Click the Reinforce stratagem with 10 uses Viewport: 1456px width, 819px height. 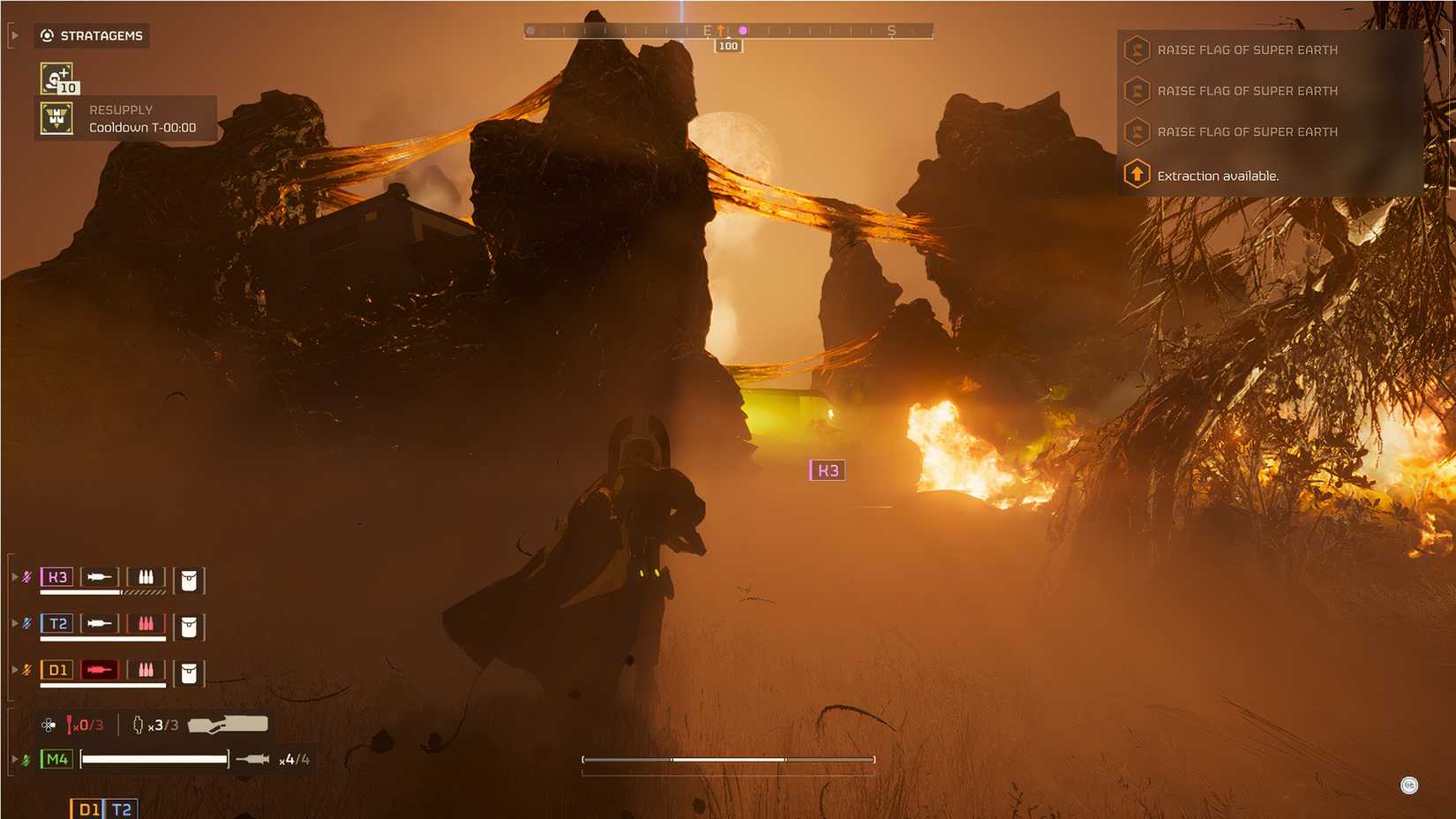(x=54, y=78)
